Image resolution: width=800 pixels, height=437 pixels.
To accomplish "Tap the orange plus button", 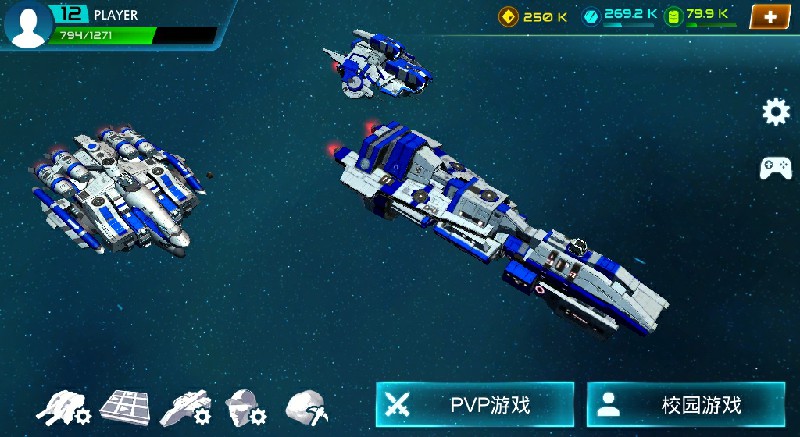I will click(x=769, y=17).
